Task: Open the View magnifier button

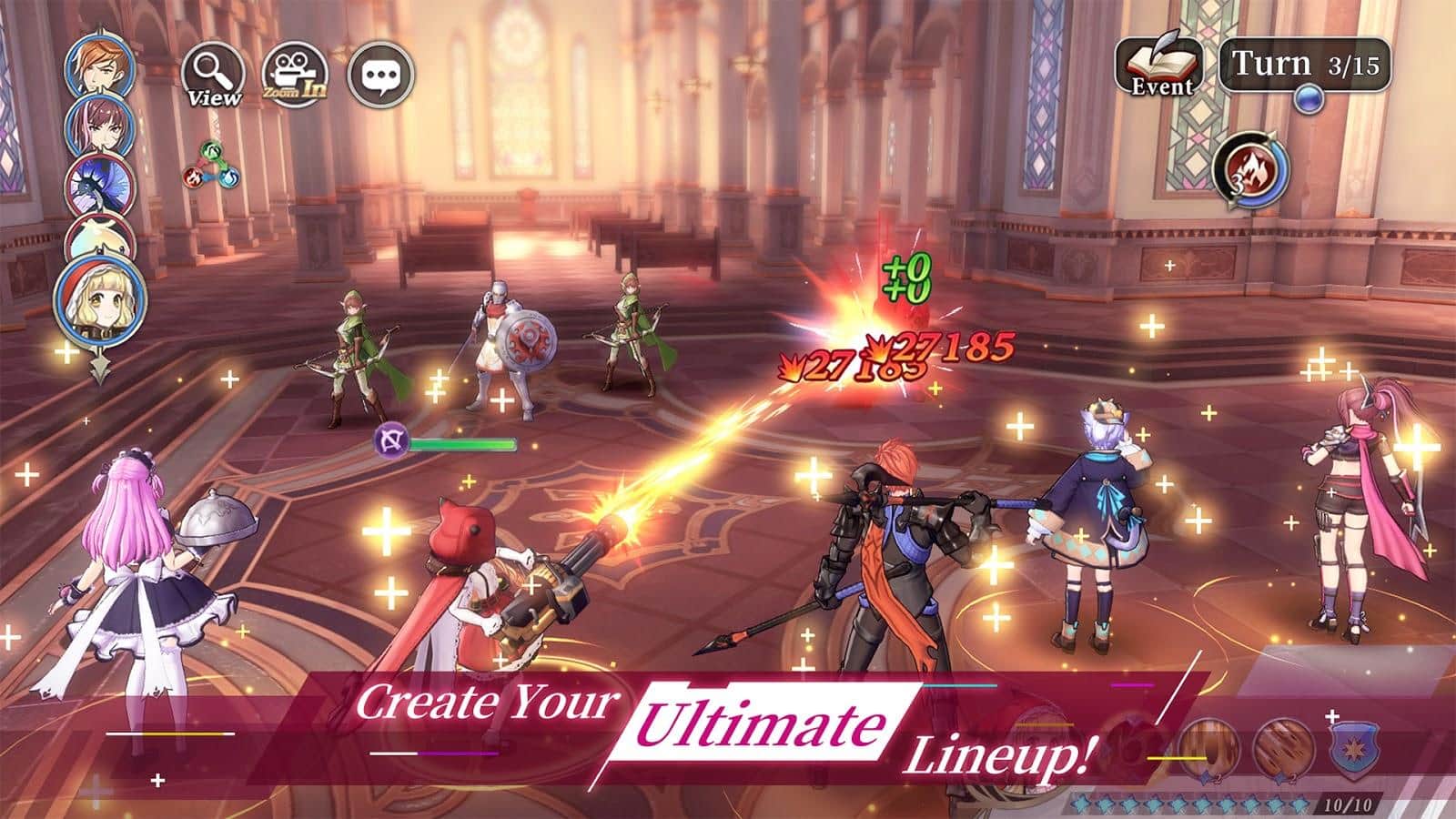Action: tap(213, 75)
